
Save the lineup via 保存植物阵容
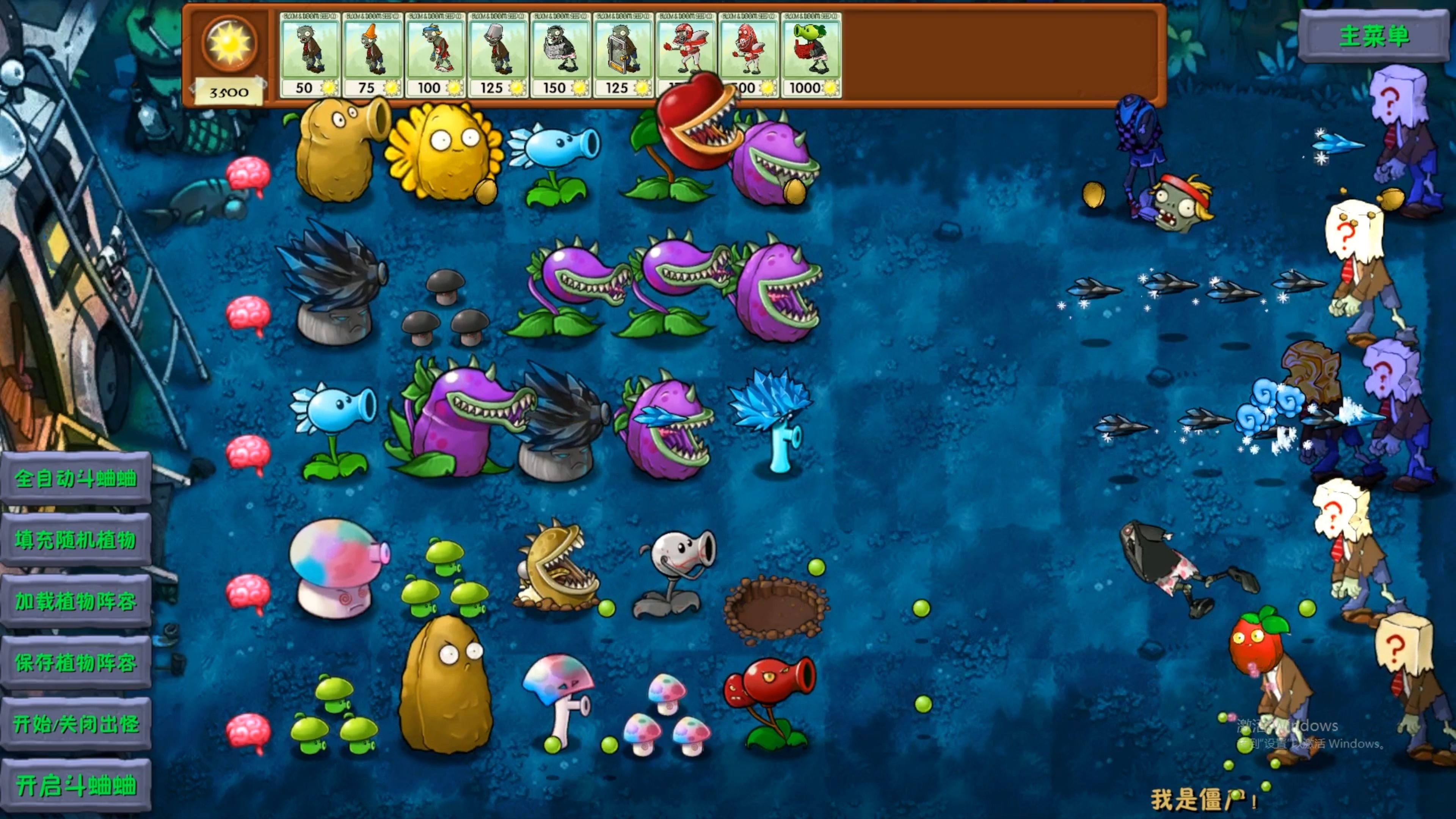click(76, 662)
